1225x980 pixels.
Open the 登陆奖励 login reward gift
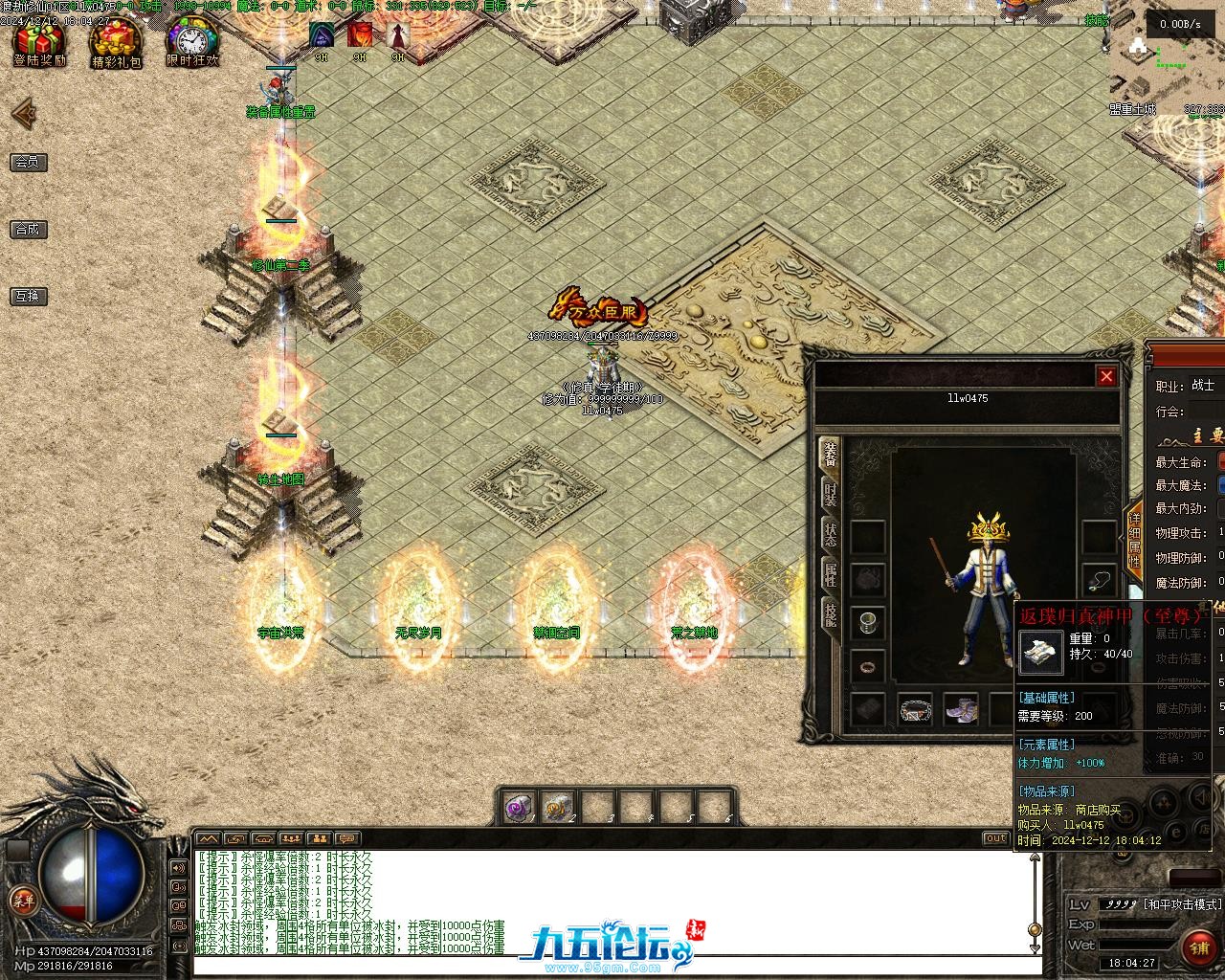[39, 43]
